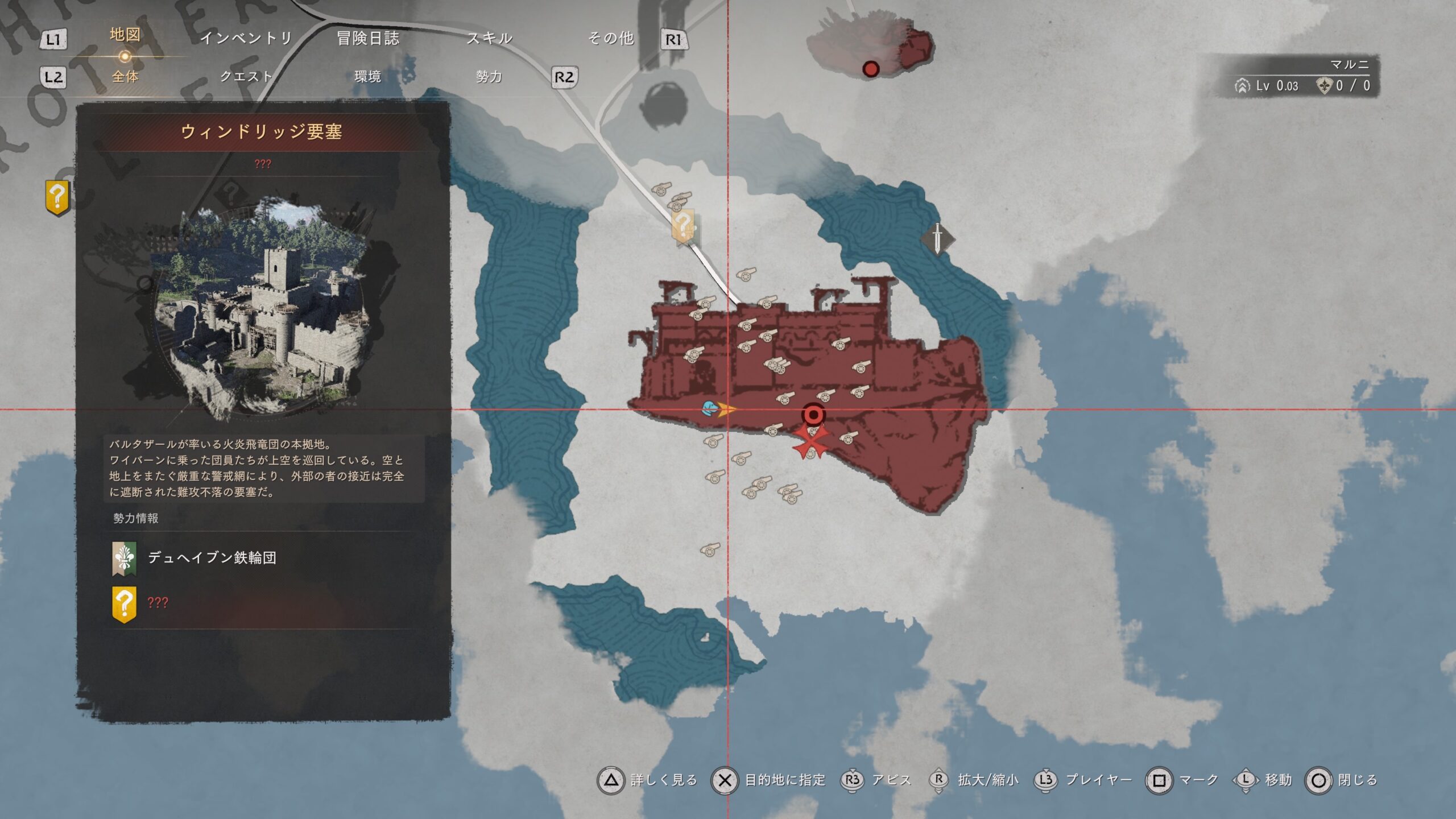Viewport: 1456px width, 819px height.
Task: Open the その他 tab
Action: coord(611,38)
